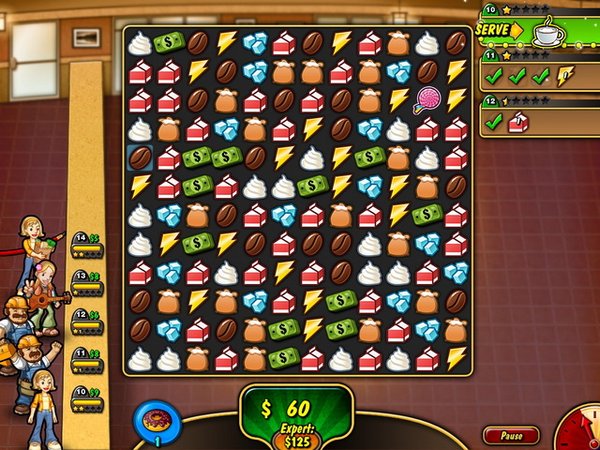The height and width of the screenshot is (450, 600).
Task: Select customer 14's queue badge
Action: click(x=88, y=245)
